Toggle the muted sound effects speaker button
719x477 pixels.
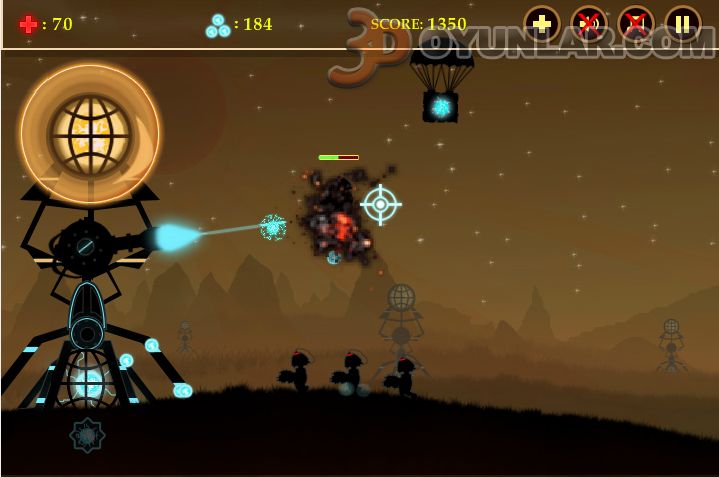click(589, 24)
